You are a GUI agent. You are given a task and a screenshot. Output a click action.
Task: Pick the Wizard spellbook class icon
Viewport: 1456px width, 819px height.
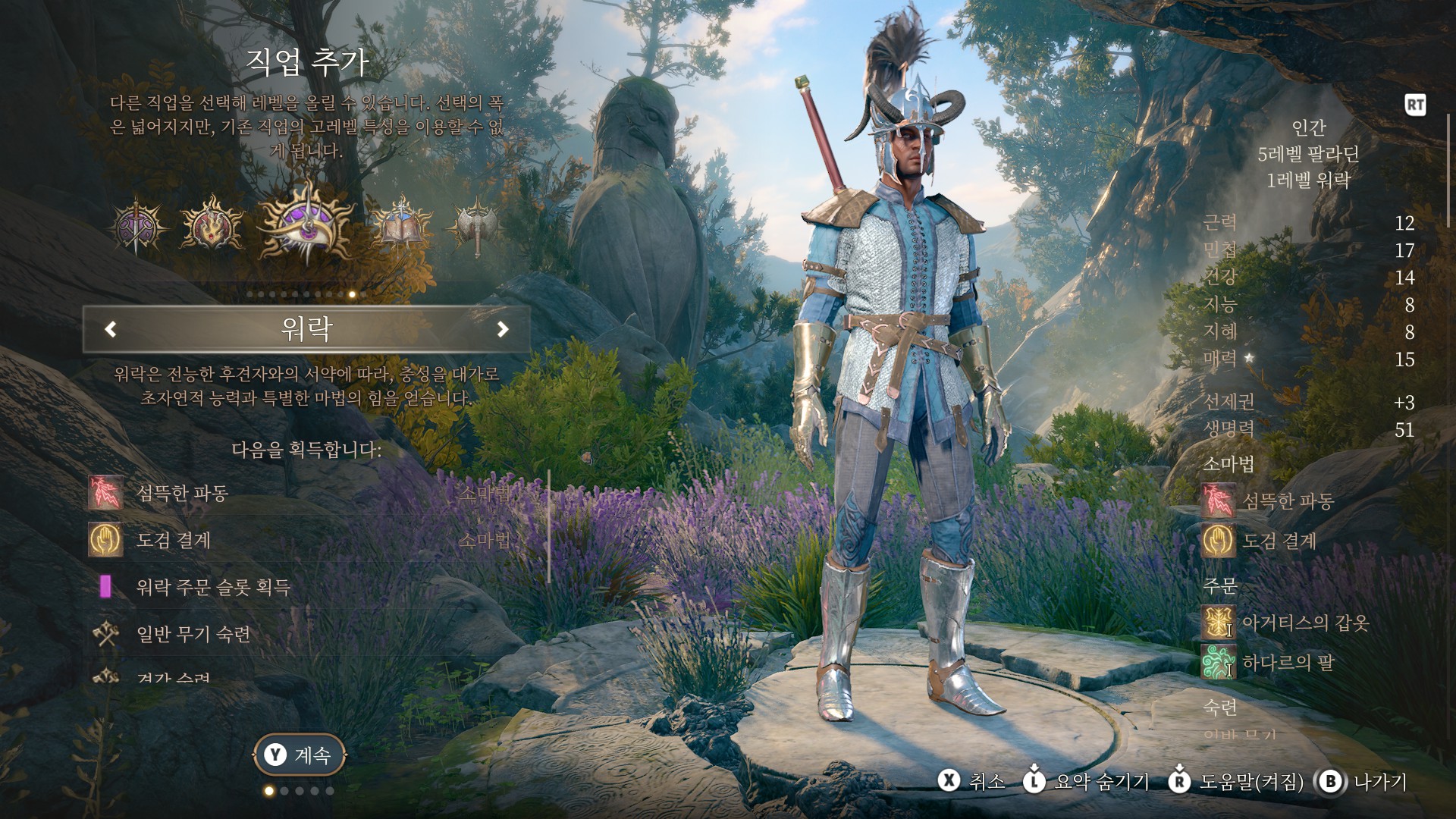[x=400, y=224]
